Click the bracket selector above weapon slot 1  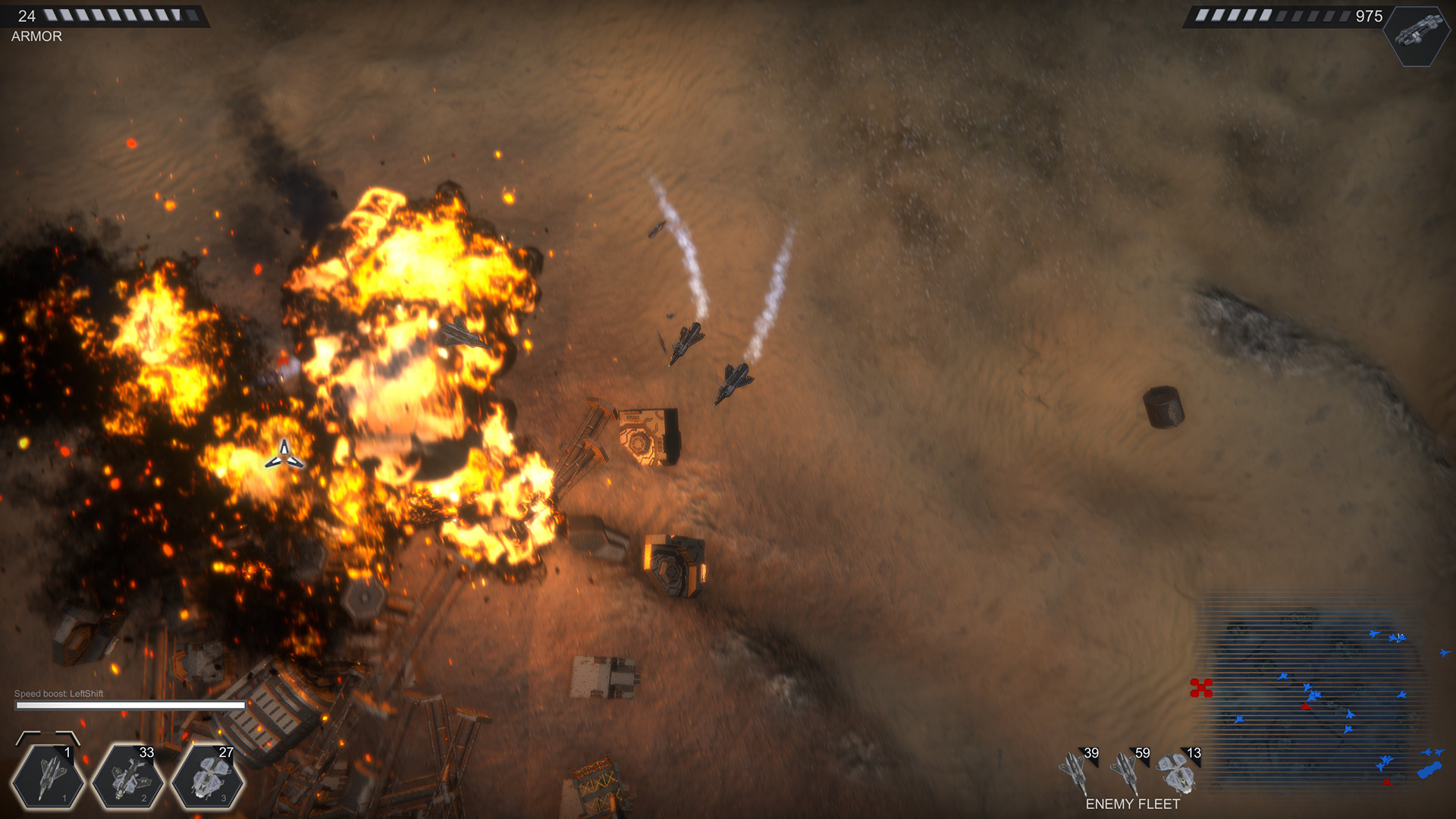coord(48,738)
